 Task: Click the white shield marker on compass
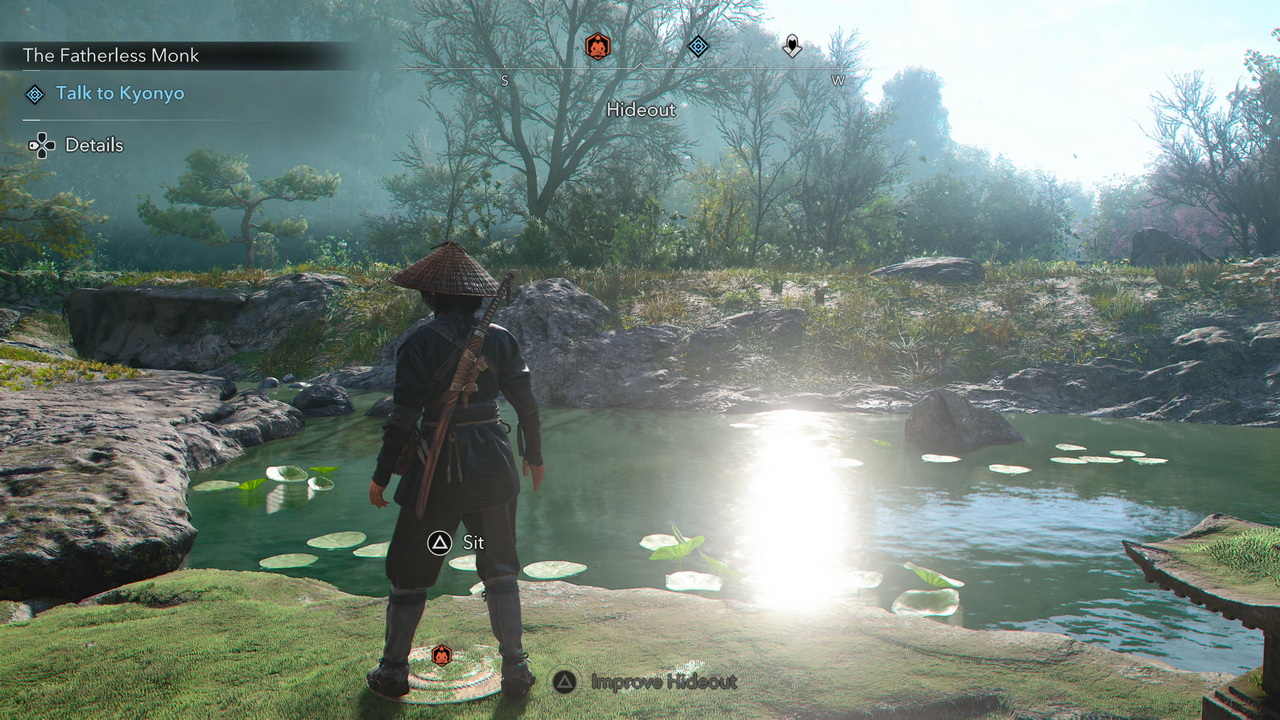pyautogui.click(x=792, y=46)
